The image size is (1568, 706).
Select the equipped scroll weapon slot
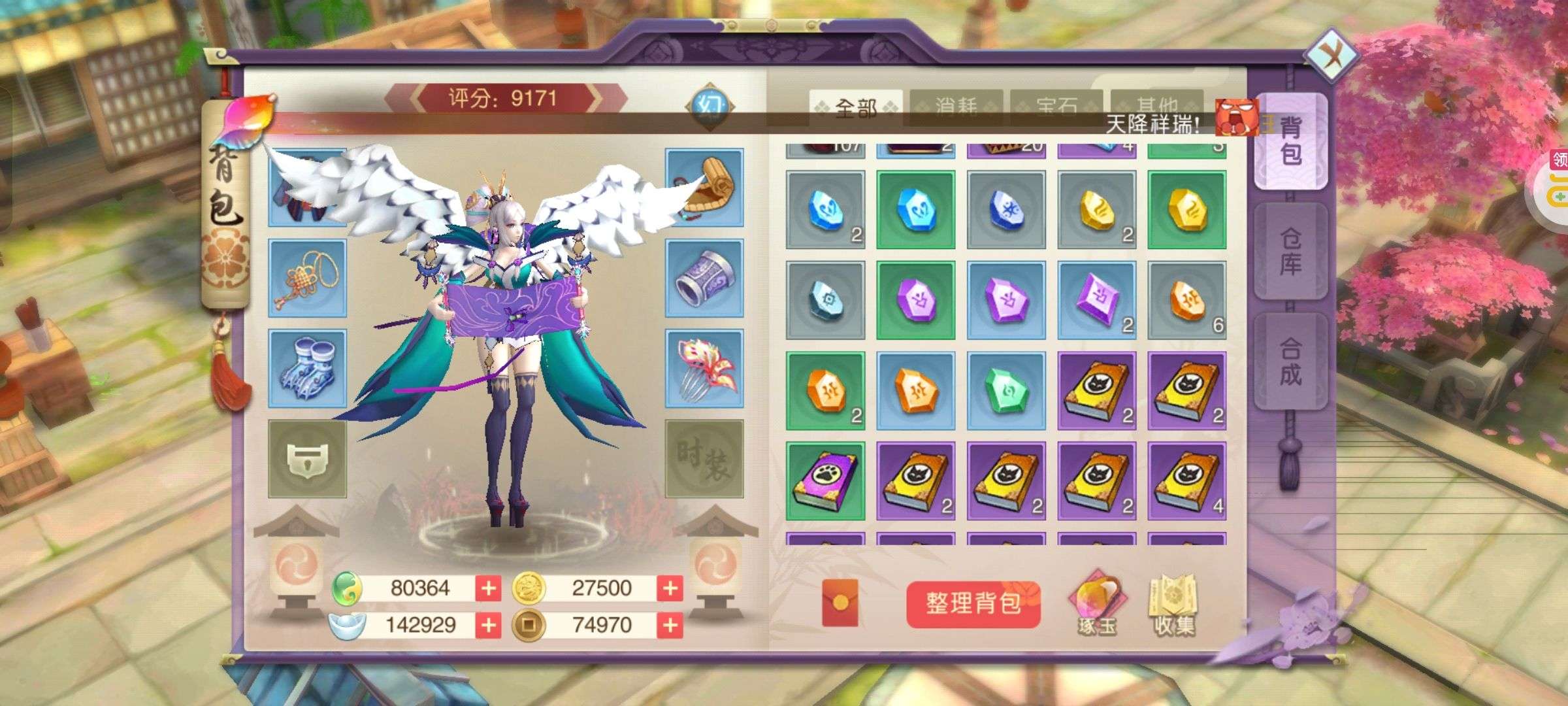[x=704, y=188]
